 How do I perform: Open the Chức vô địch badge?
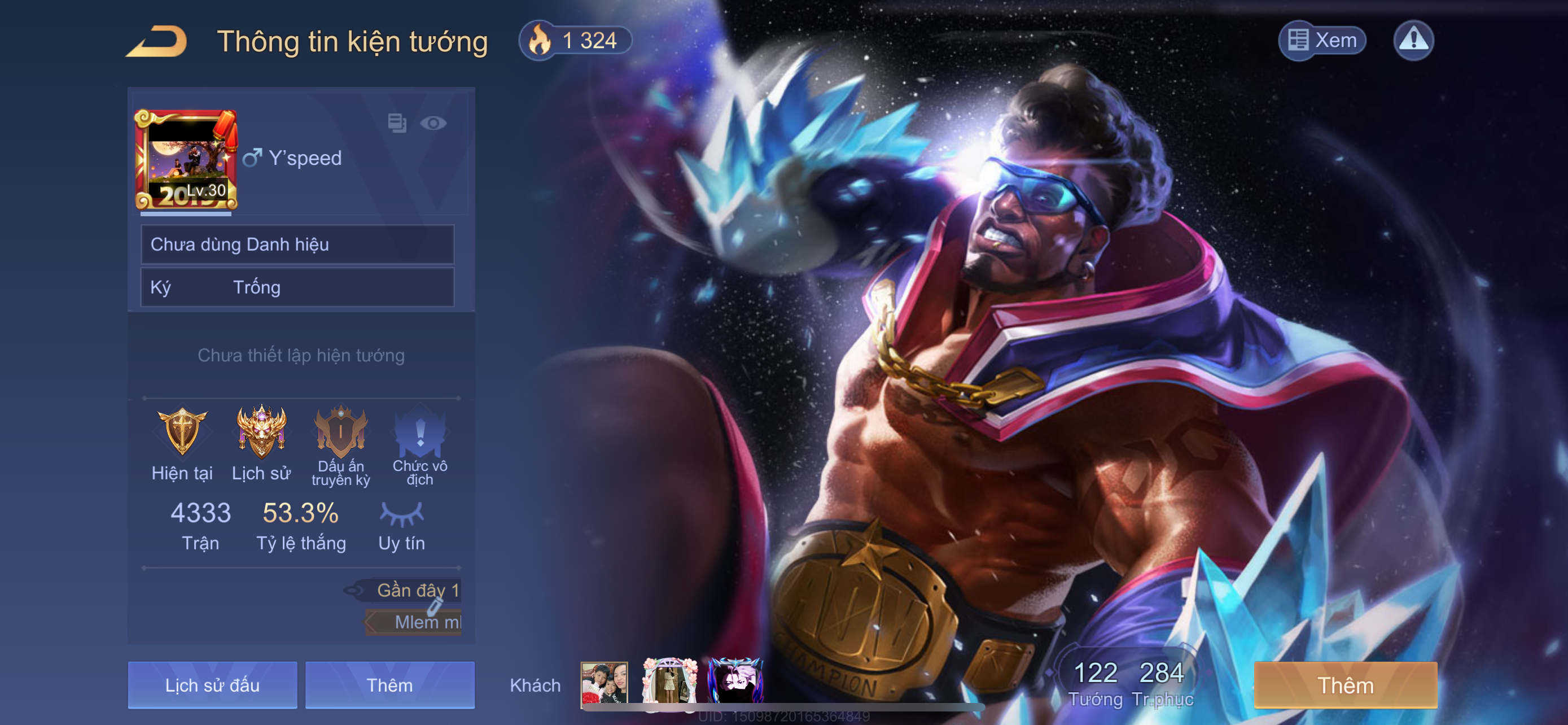click(x=420, y=432)
